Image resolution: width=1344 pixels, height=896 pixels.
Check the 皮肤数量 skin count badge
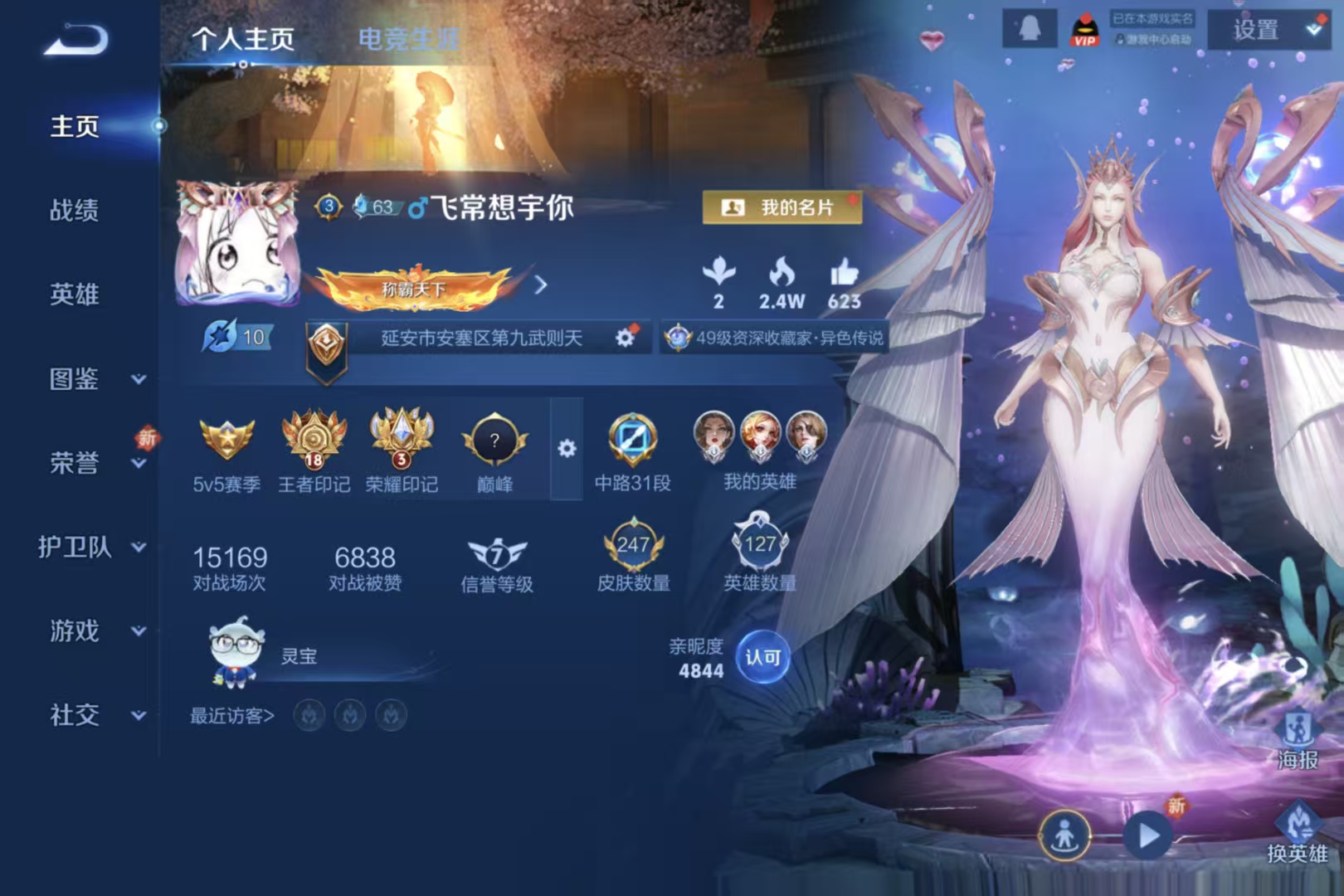[634, 555]
